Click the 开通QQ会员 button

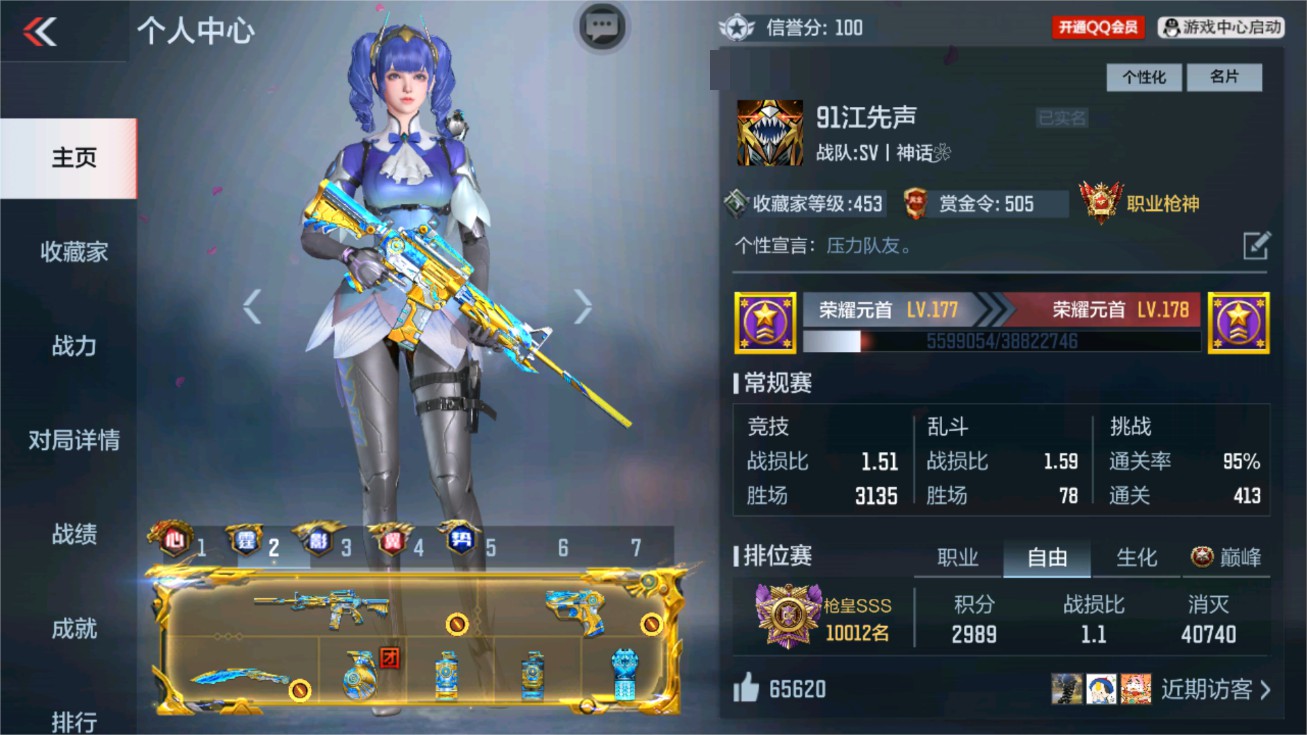click(1096, 27)
